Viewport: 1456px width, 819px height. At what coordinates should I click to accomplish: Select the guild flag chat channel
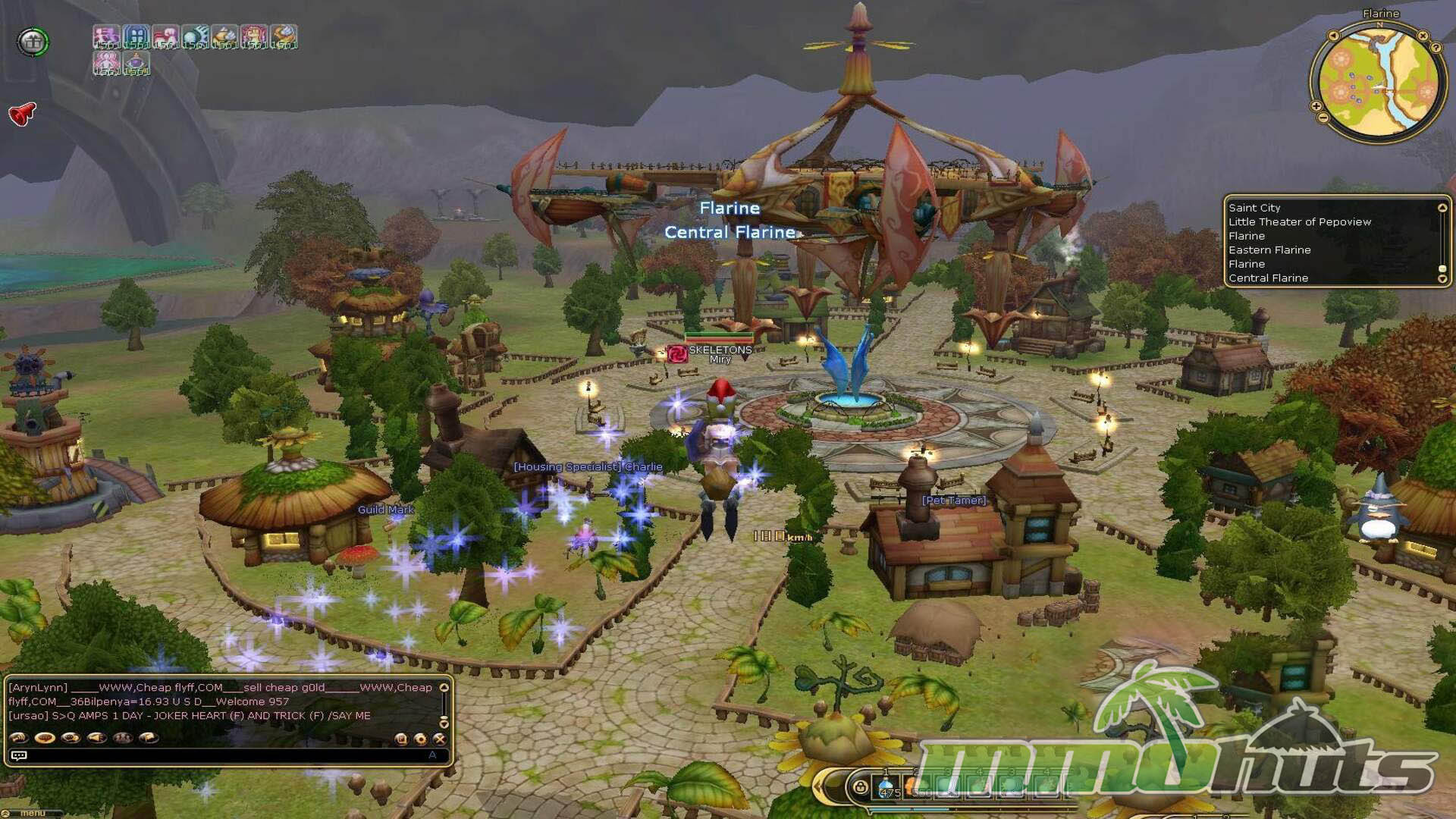click(149, 737)
